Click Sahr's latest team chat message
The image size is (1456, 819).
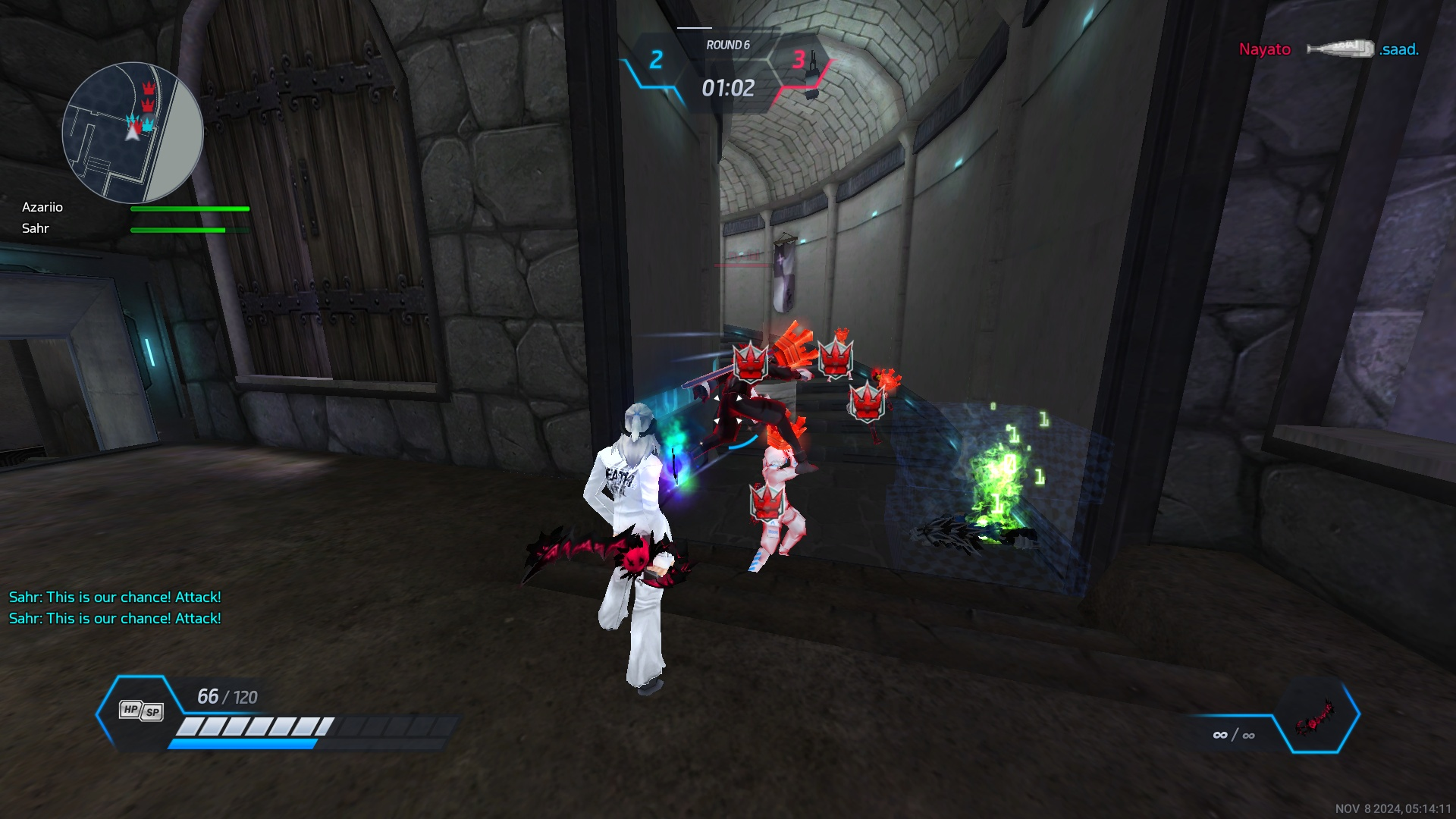[x=115, y=618]
